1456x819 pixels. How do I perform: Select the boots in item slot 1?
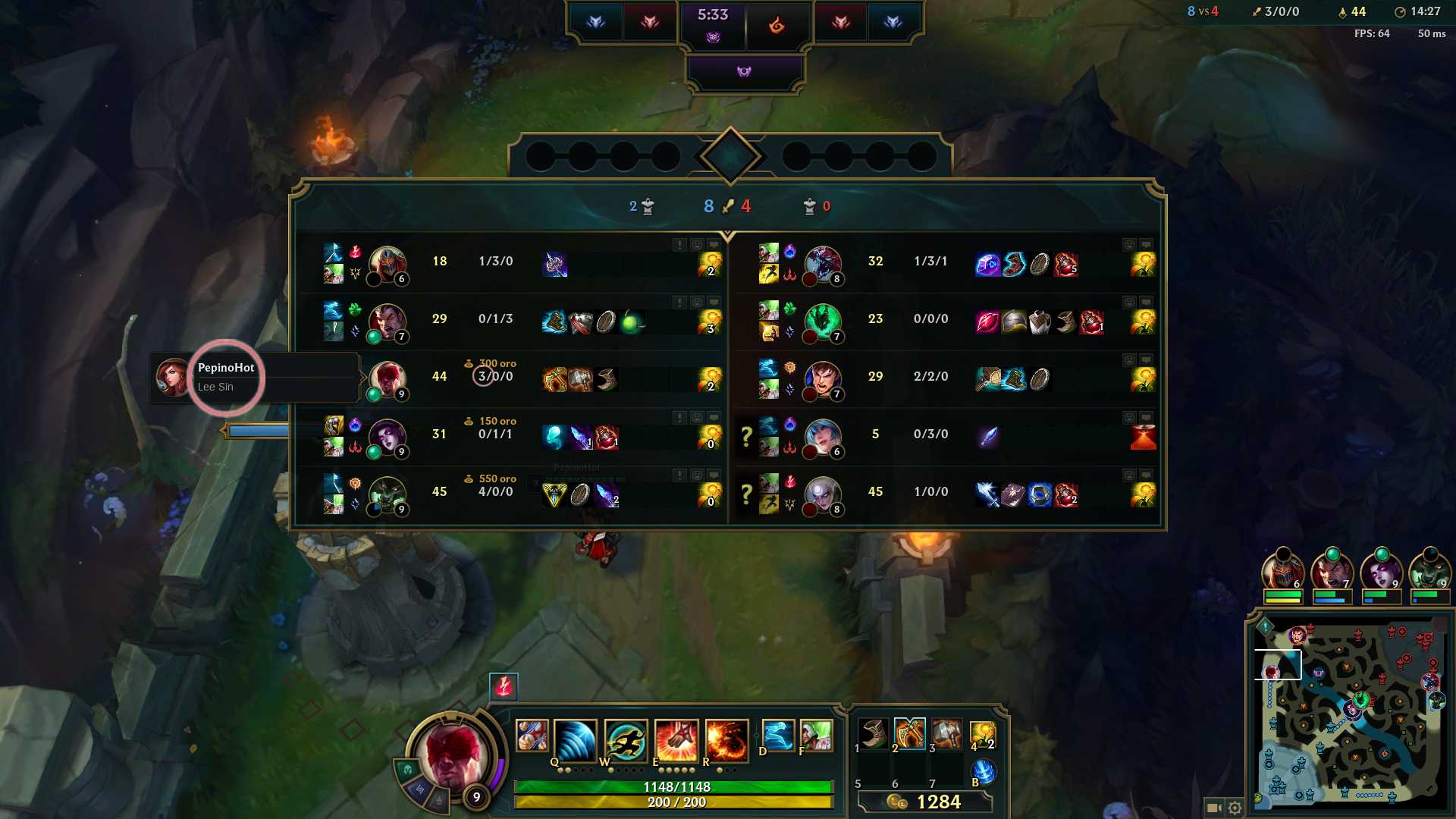coord(874,733)
